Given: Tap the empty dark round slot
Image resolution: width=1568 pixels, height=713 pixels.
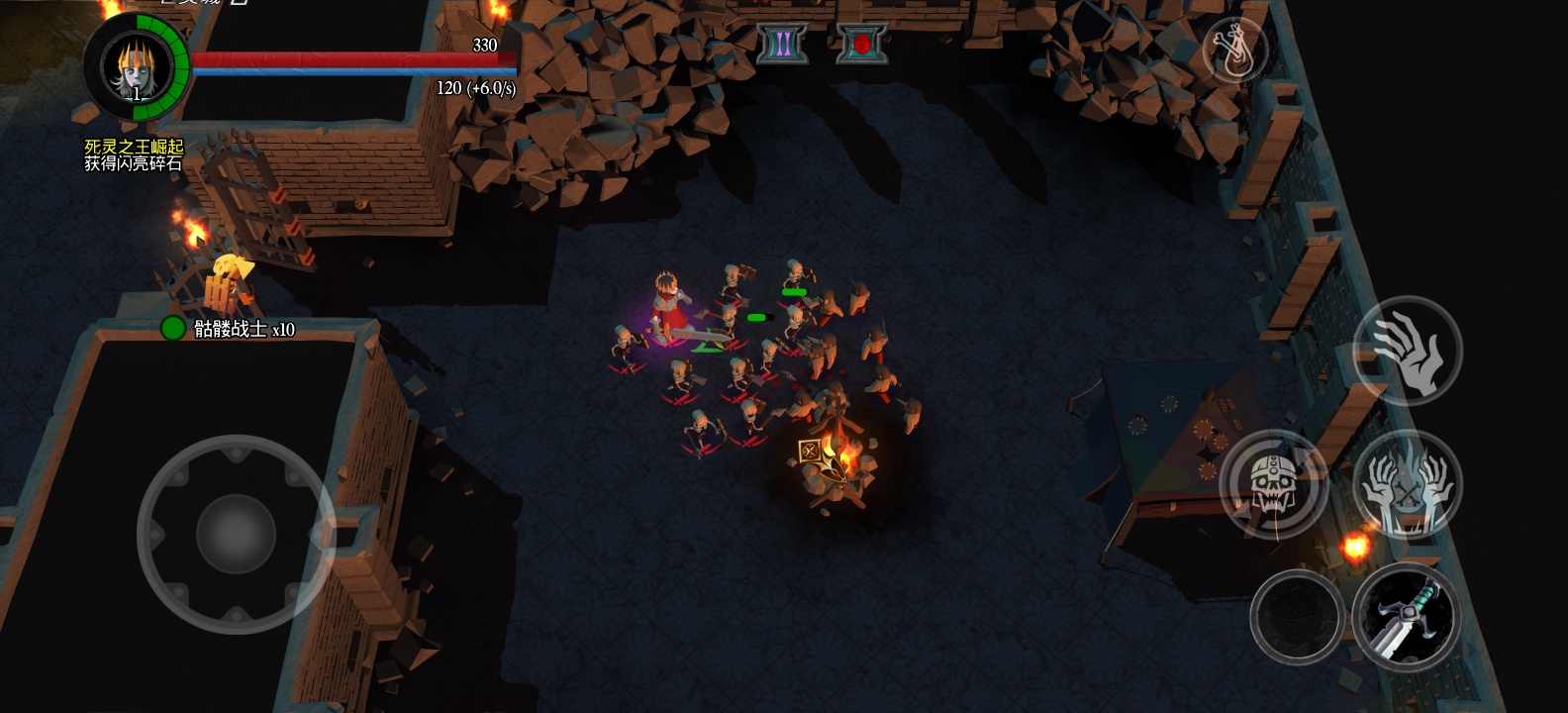Looking at the screenshot, I should pos(1297,617).
